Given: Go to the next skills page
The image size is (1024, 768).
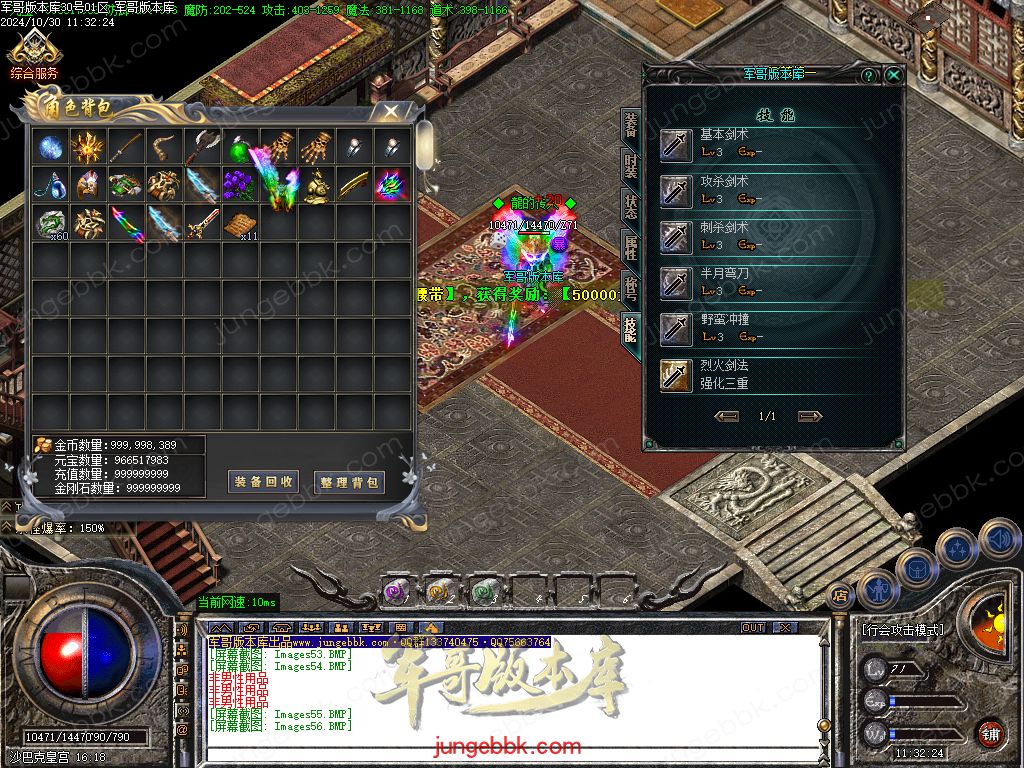Looking at the screenshot, I should click(x=810, y=416).
